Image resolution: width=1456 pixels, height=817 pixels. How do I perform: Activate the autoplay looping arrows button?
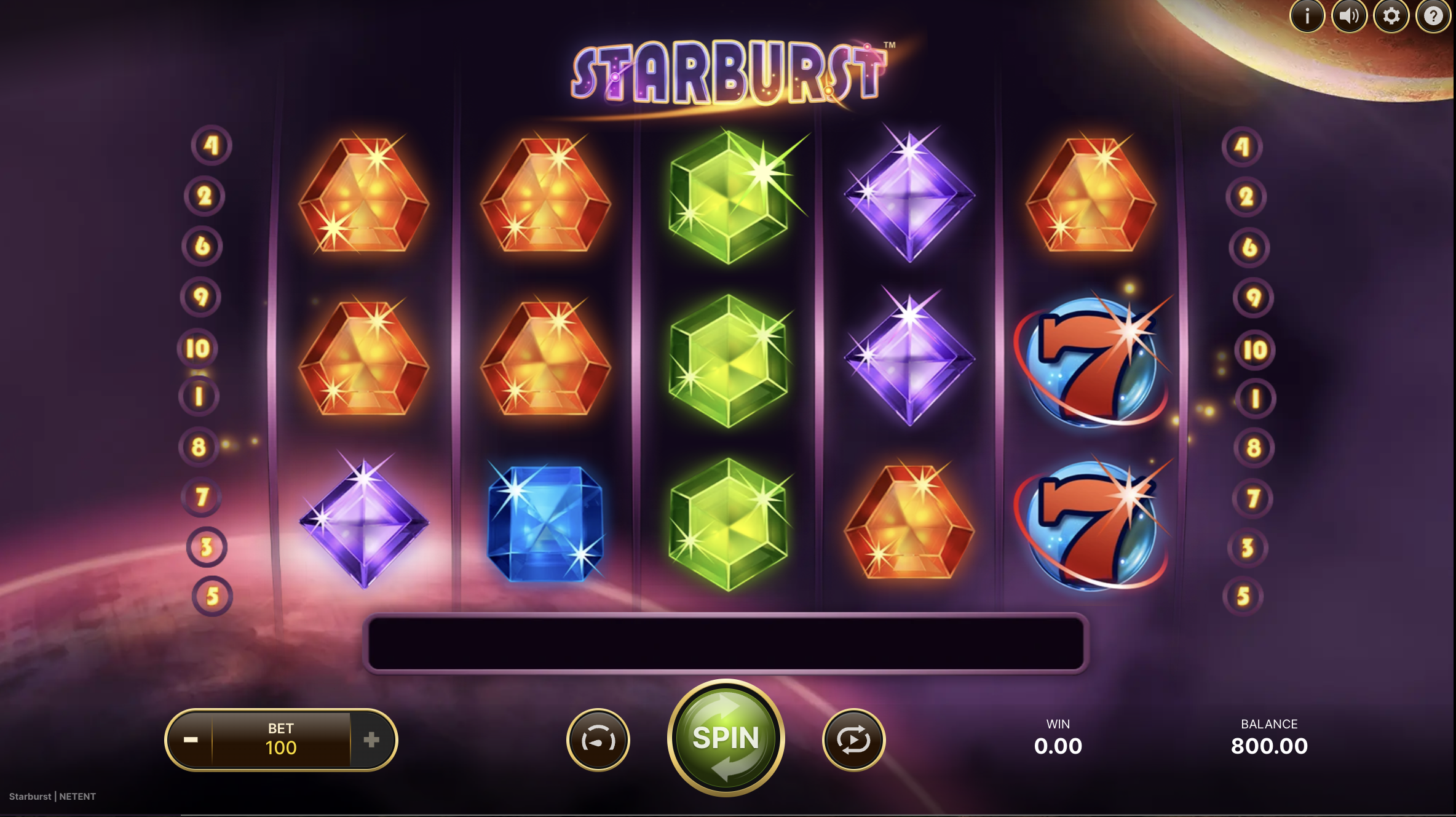tap(853, 739)
